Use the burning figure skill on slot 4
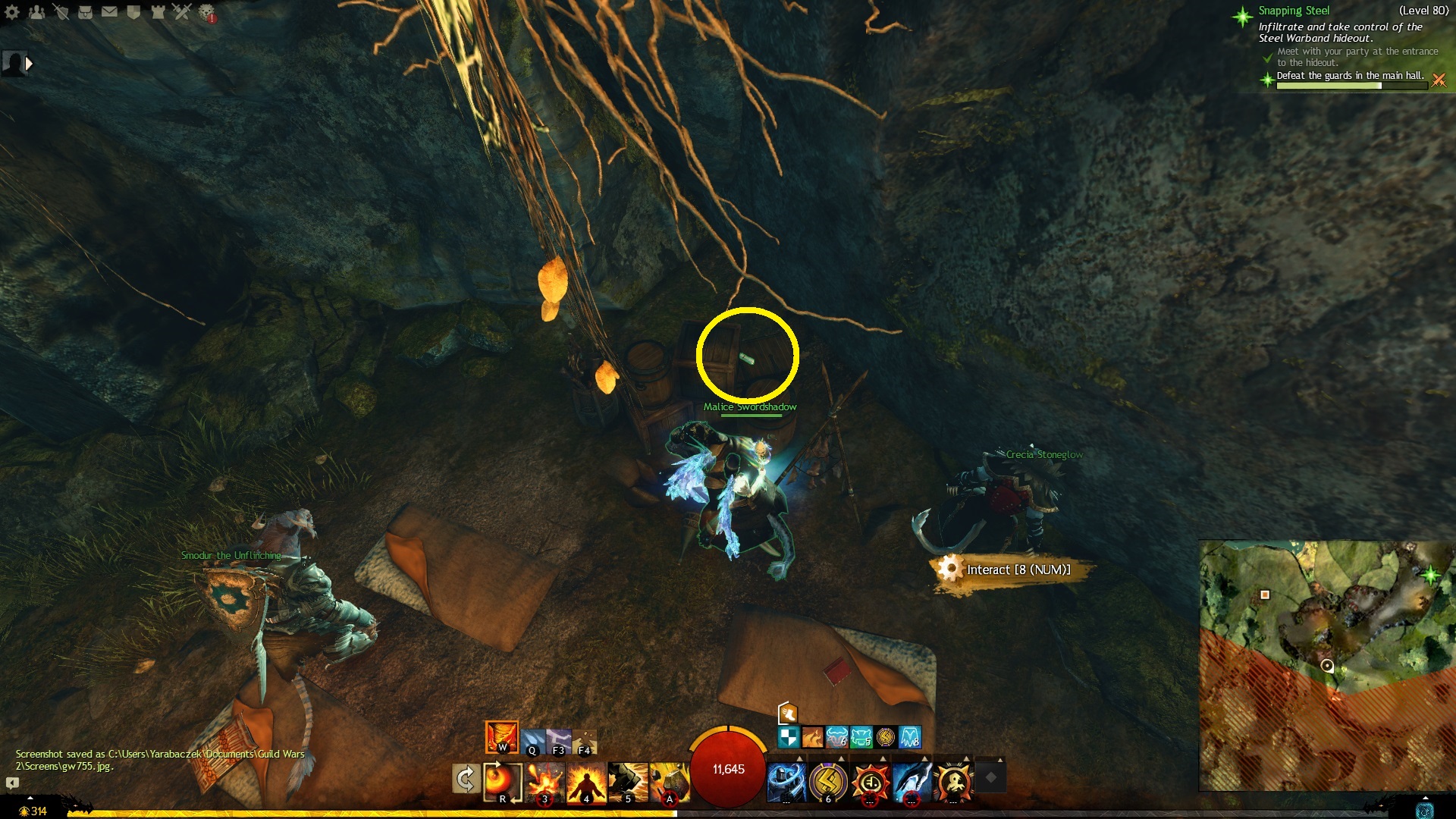 (586, 782)
